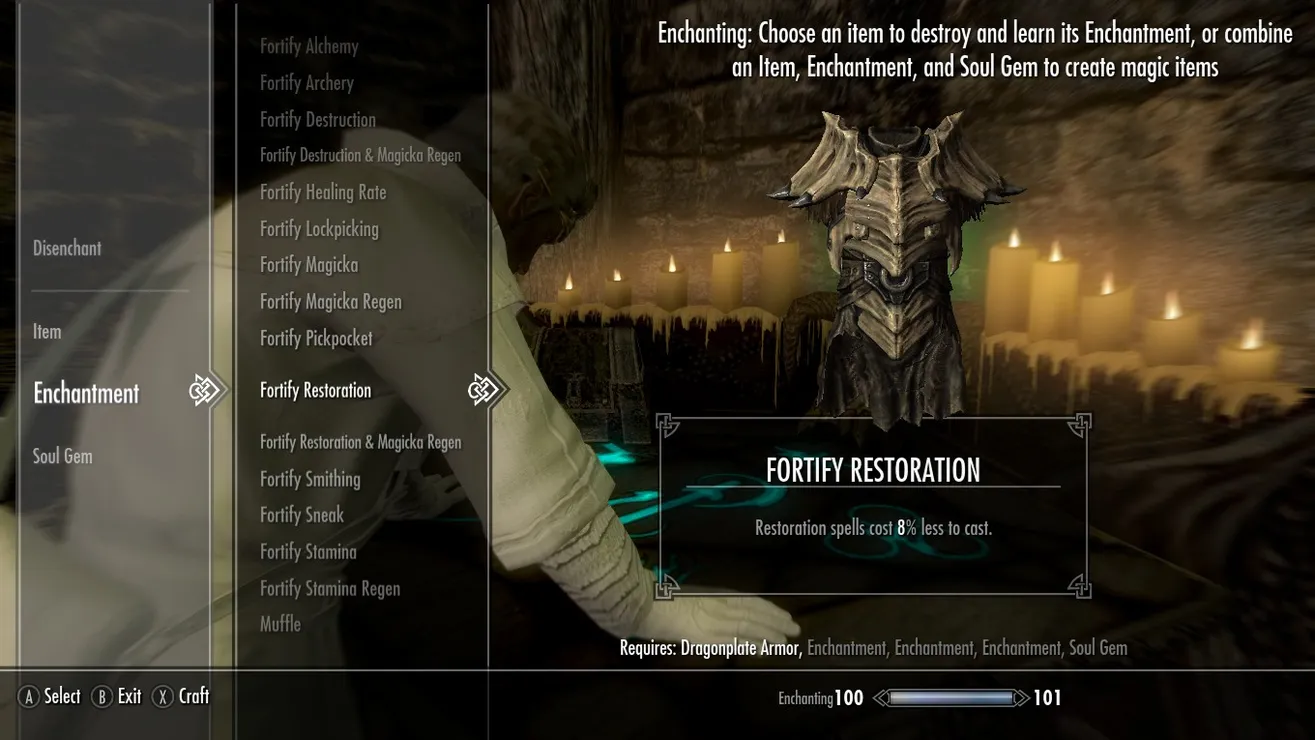Select Fortify Lockpicking enchantment
The image size is (1315, 740).
click(319, 229)
